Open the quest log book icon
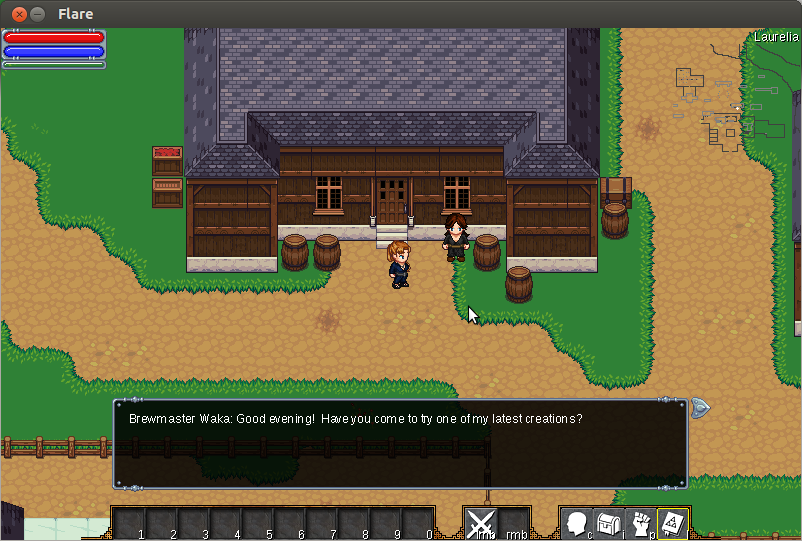 pos(672,523)
